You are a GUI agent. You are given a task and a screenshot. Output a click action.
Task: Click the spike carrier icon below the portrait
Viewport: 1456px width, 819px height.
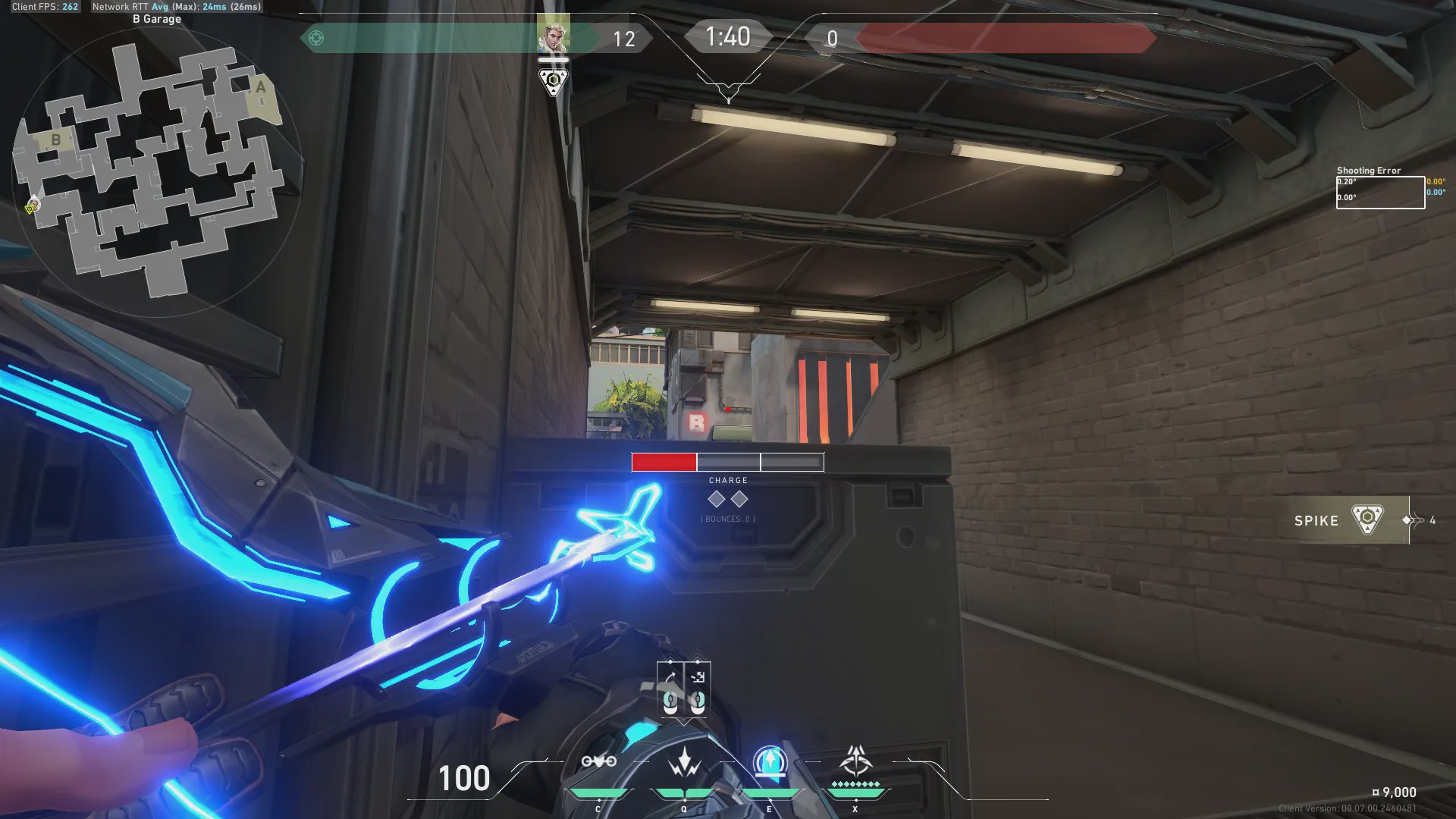pyautogui.click(x=553, y=80)
